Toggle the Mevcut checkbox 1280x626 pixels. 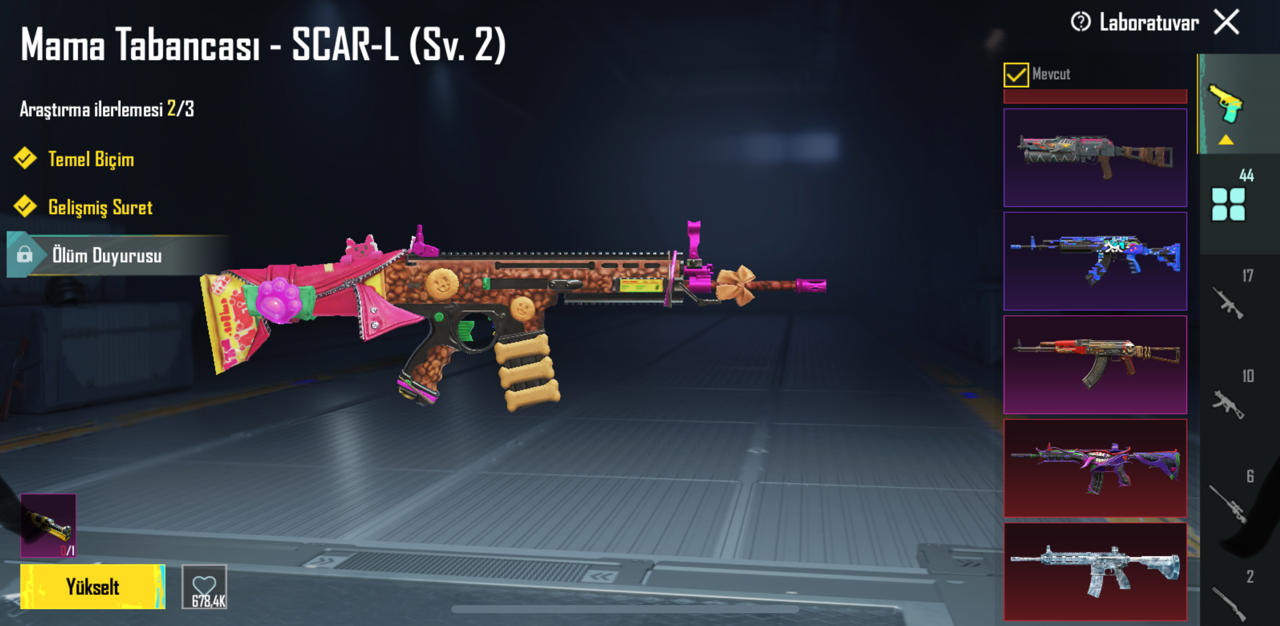[1016, 75]
